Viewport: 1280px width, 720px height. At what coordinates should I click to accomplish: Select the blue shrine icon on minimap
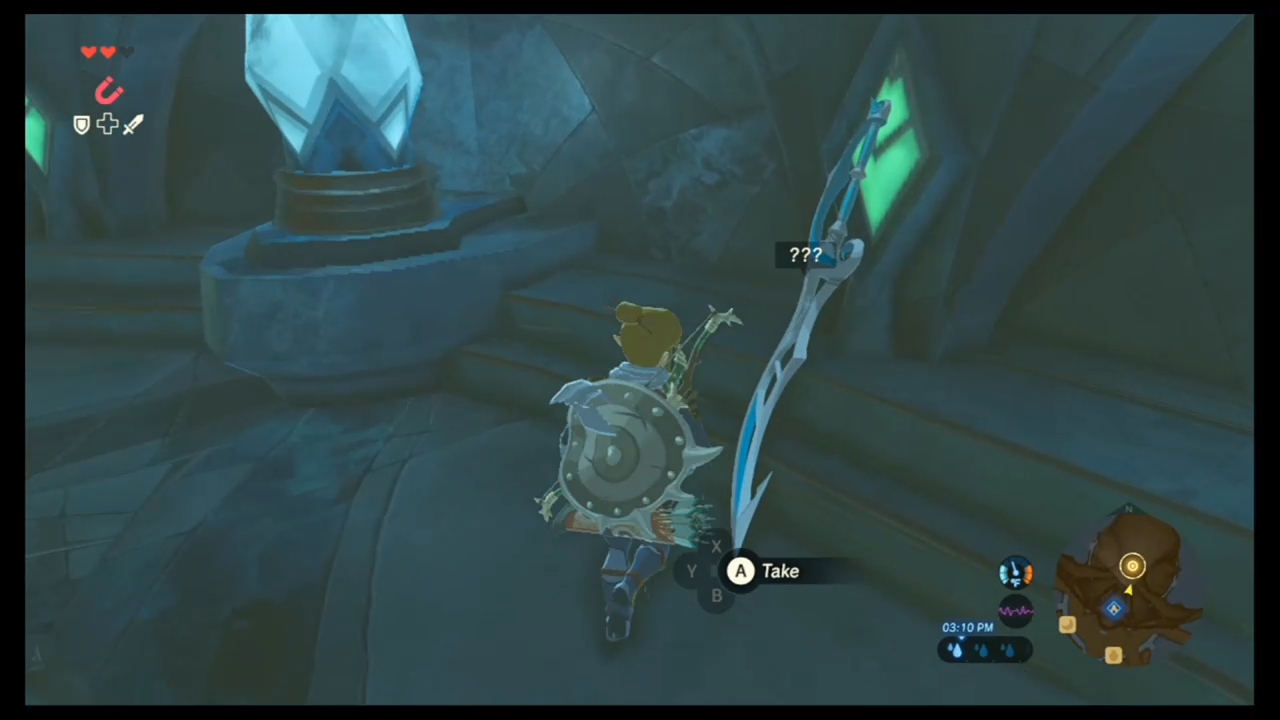point(1113,608)
